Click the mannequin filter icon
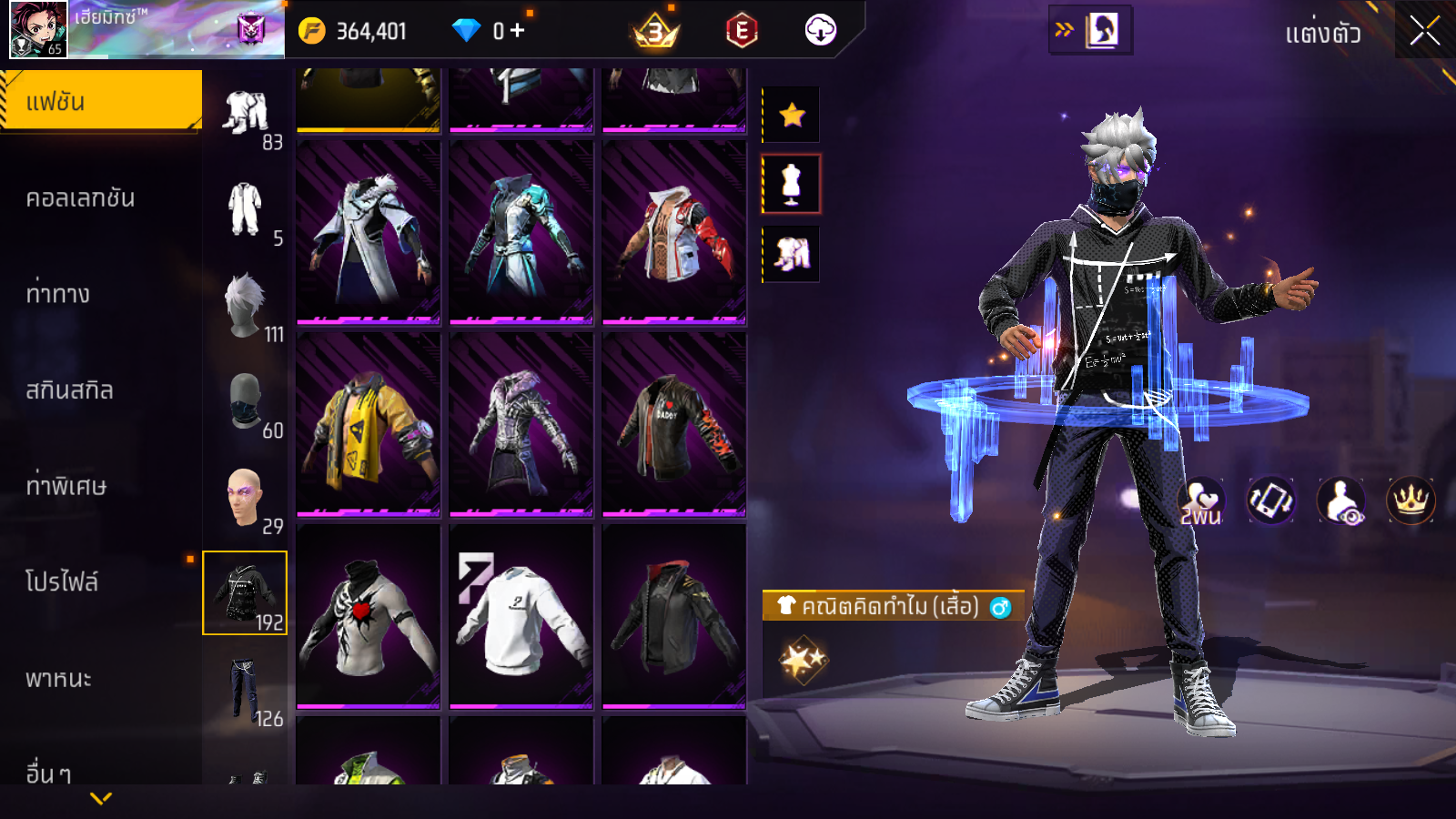This screenshot has height=819, width=1456. [792, 184]
